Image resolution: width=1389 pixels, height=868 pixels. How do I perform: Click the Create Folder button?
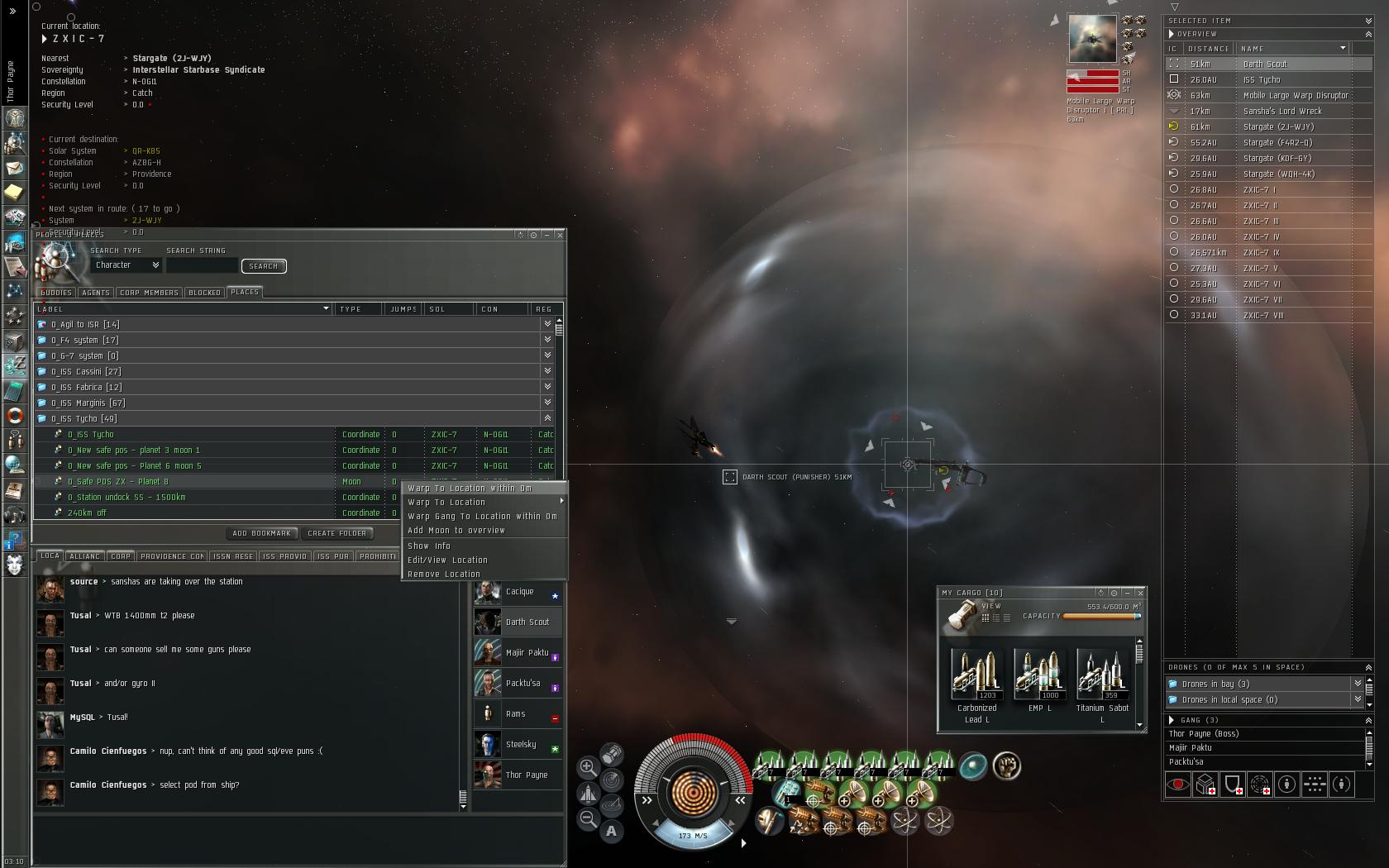338,534
